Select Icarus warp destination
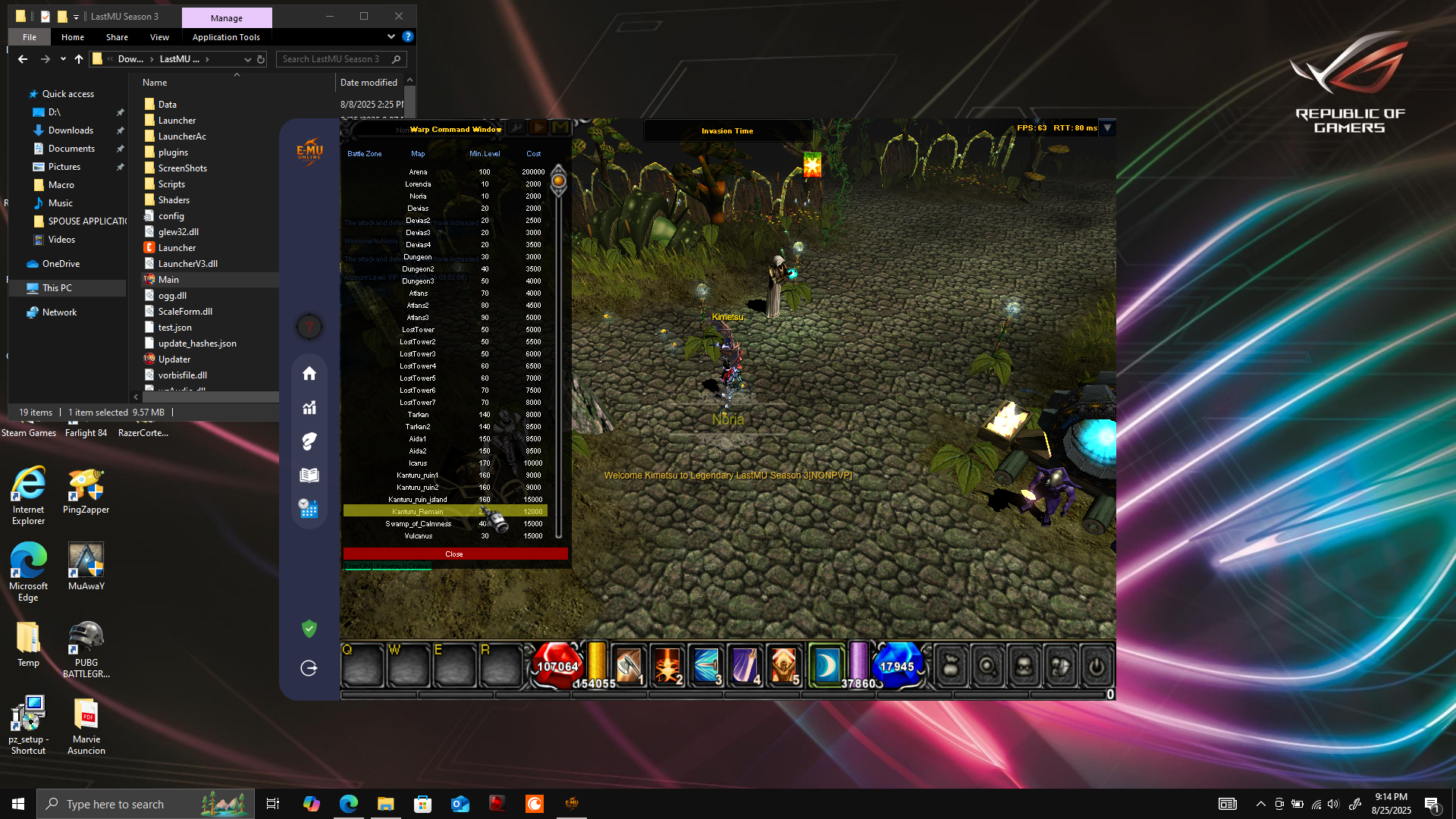This screenshot has width=1456, height=819. pos(419,463)
